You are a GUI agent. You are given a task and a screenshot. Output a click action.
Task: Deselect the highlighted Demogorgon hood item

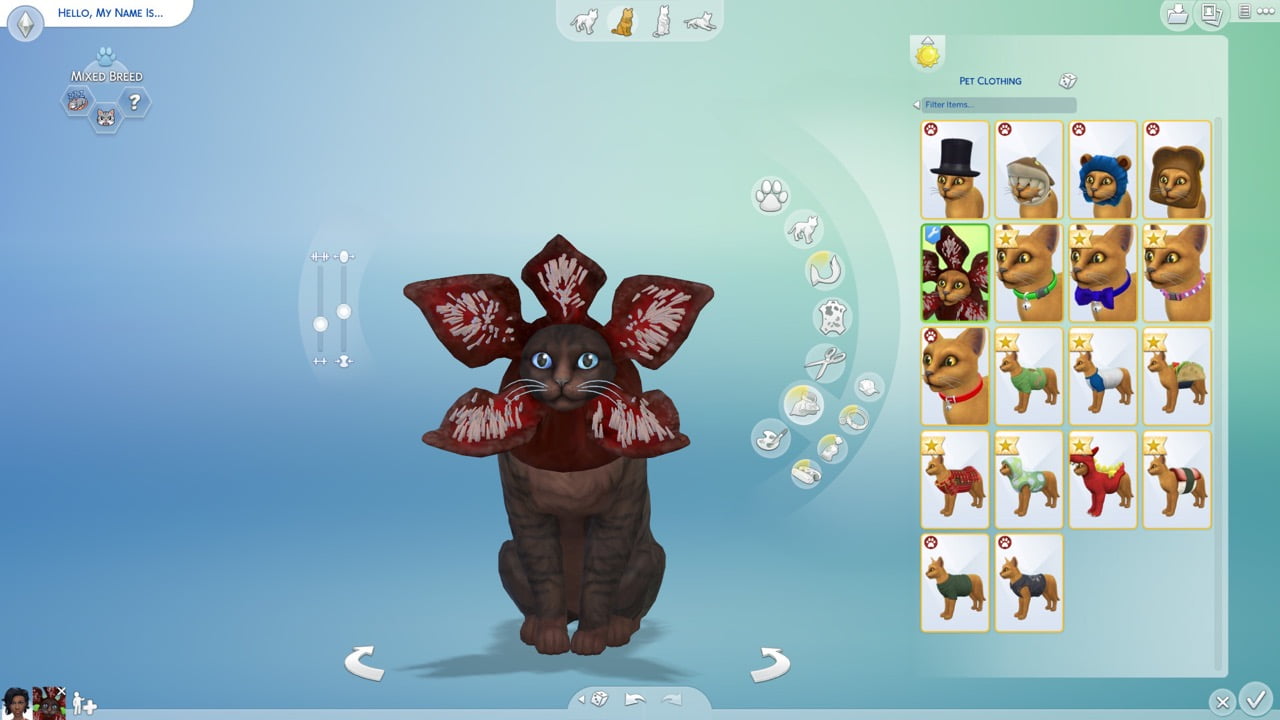click(955, 271)
